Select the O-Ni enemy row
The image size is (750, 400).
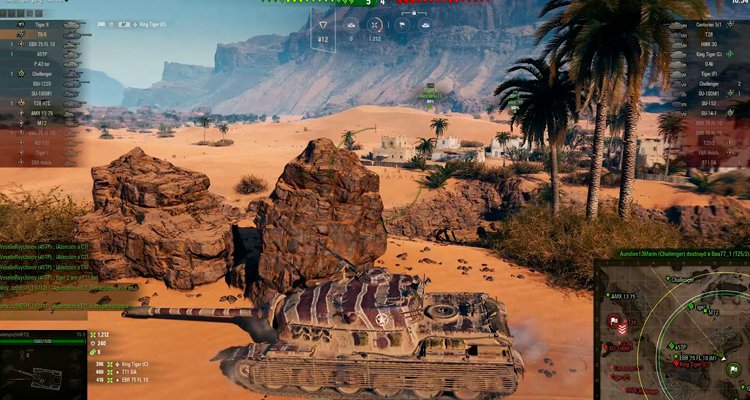(x=705, y=63)
